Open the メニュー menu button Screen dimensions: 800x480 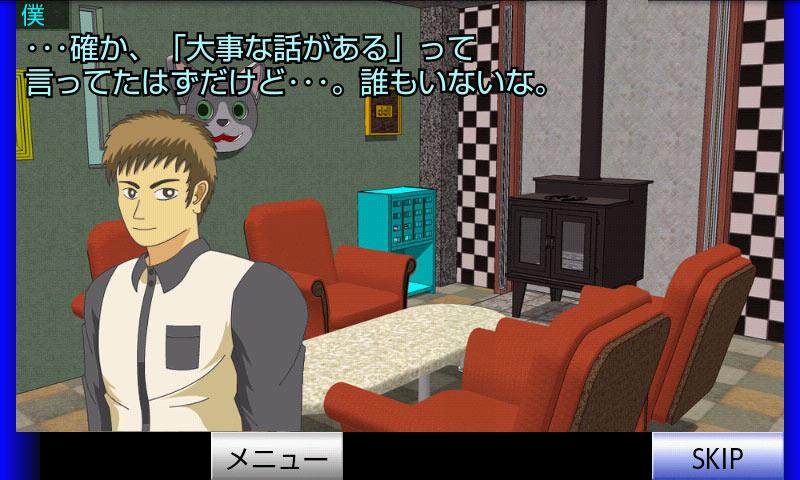point(277,458)
